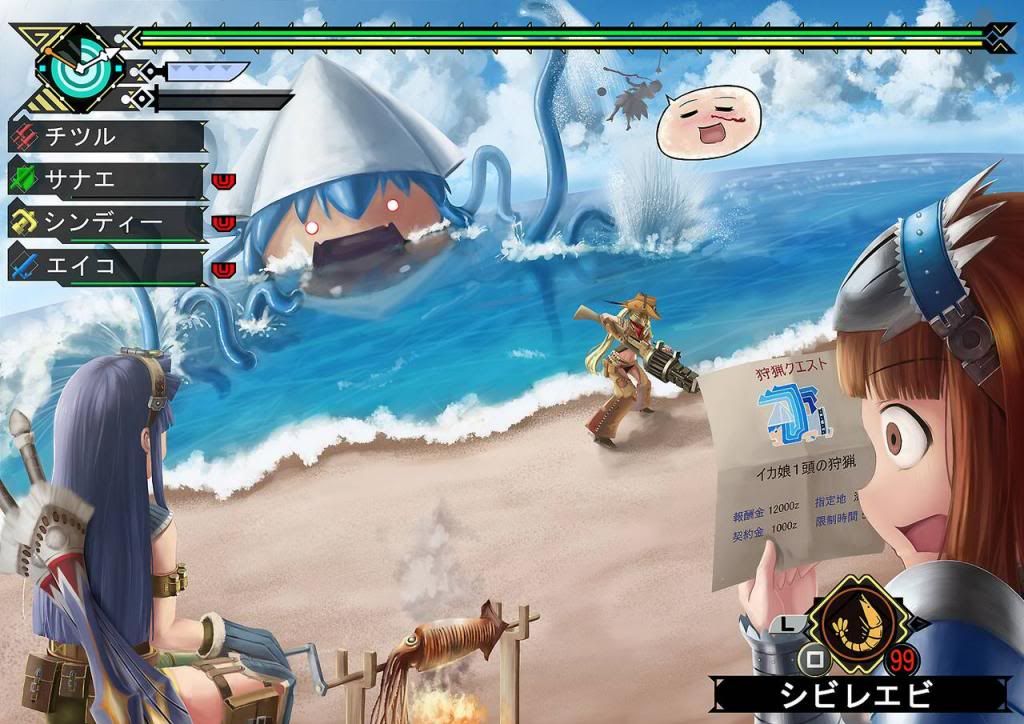The width and height of the screenshot is (1024, 724).
Task: Select party member サナエ in the list
Action: [x=105, y=180]
